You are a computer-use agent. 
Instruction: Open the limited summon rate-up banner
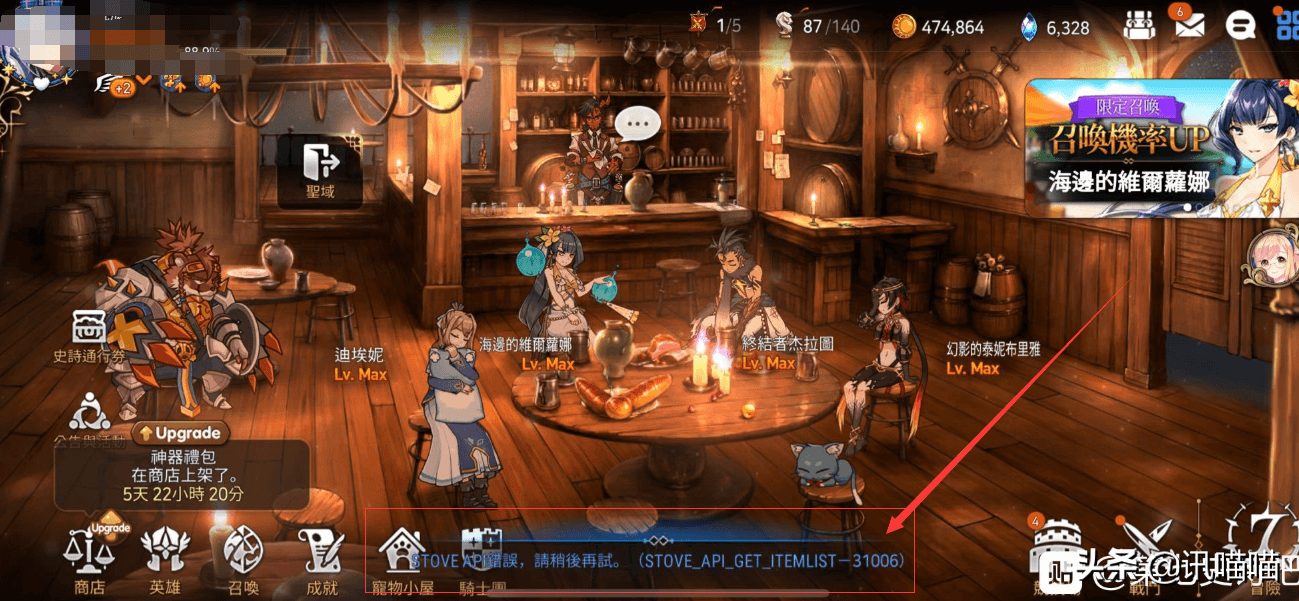point(1160,148)
